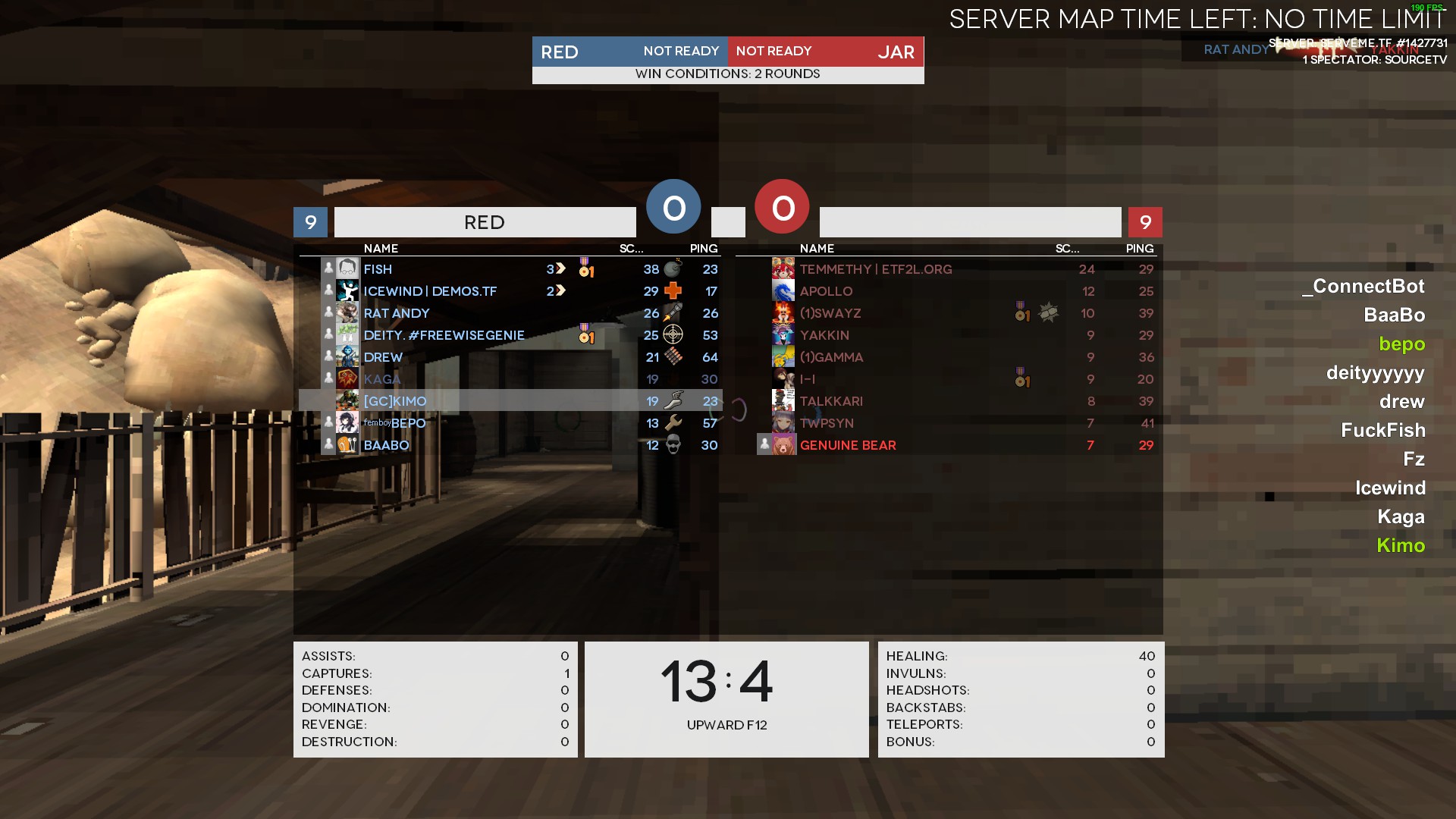Select the (1)GAMMA player row
The height and width of the screenshot is (819, 1456).
(831, 357)
